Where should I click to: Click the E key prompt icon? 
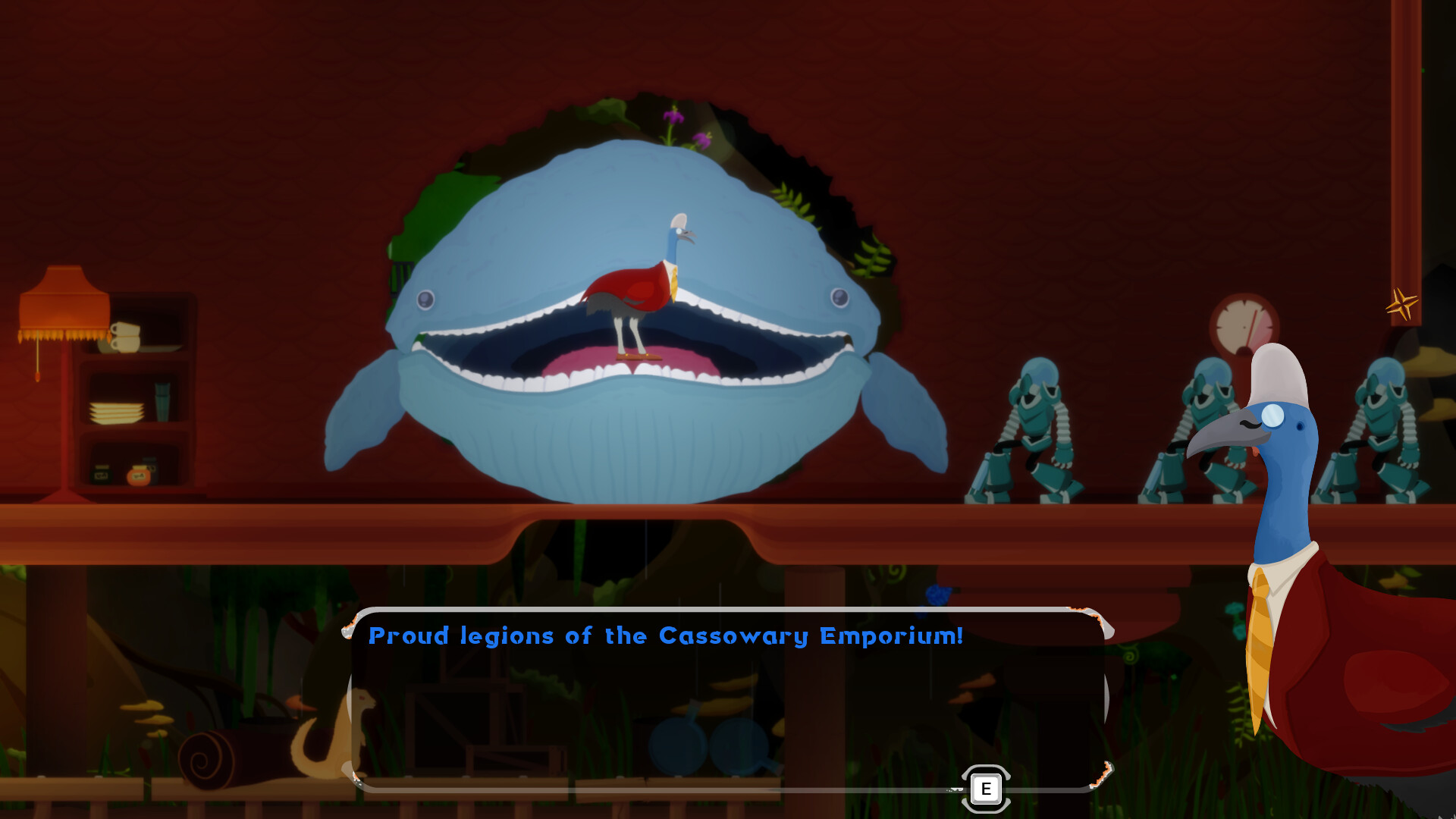tap(986, 789)
